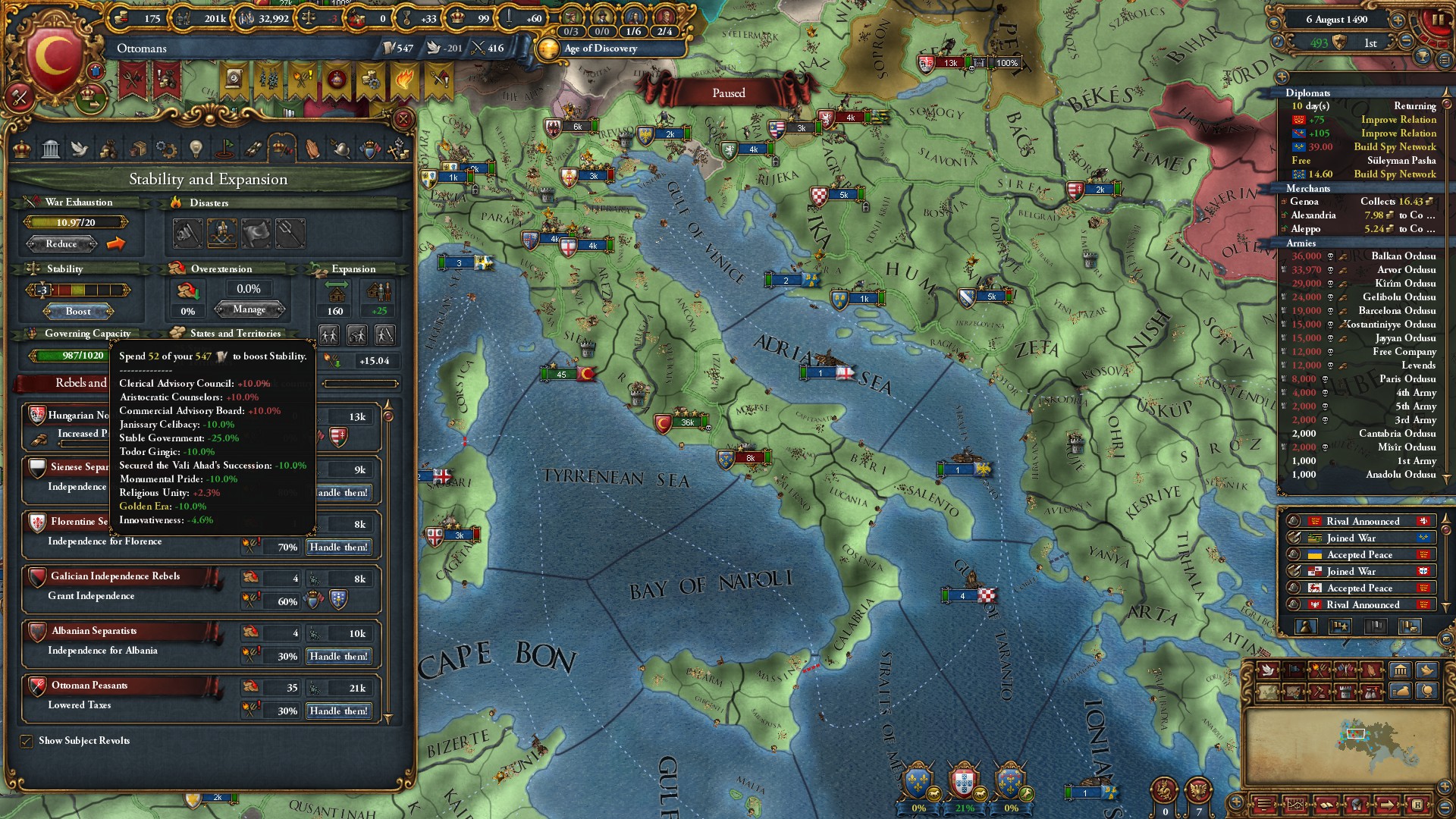Select Balkan Ordusu army in the outliner

tap(1402, 256)
